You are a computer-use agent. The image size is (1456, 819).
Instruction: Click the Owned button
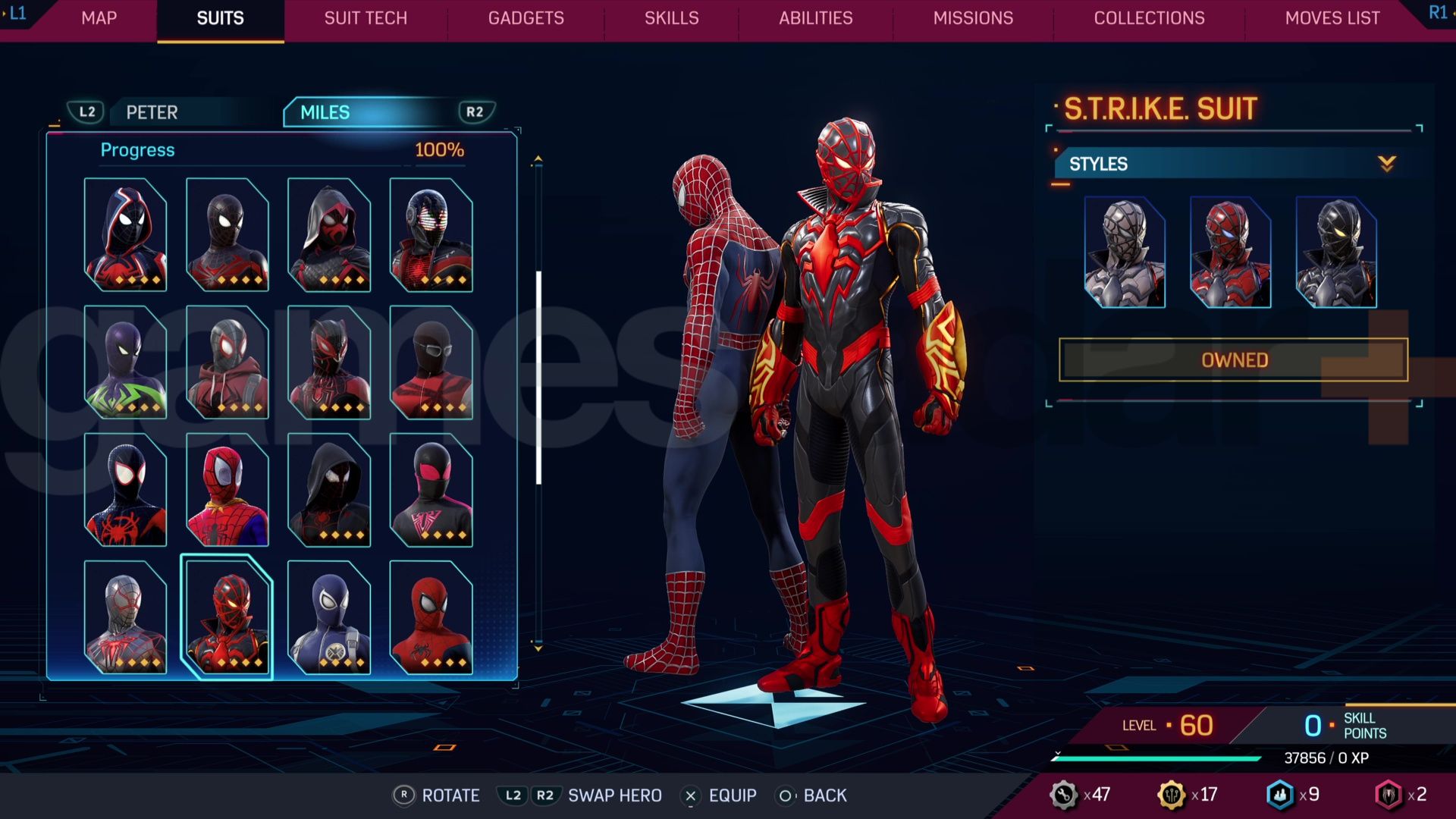[1234, 360]
